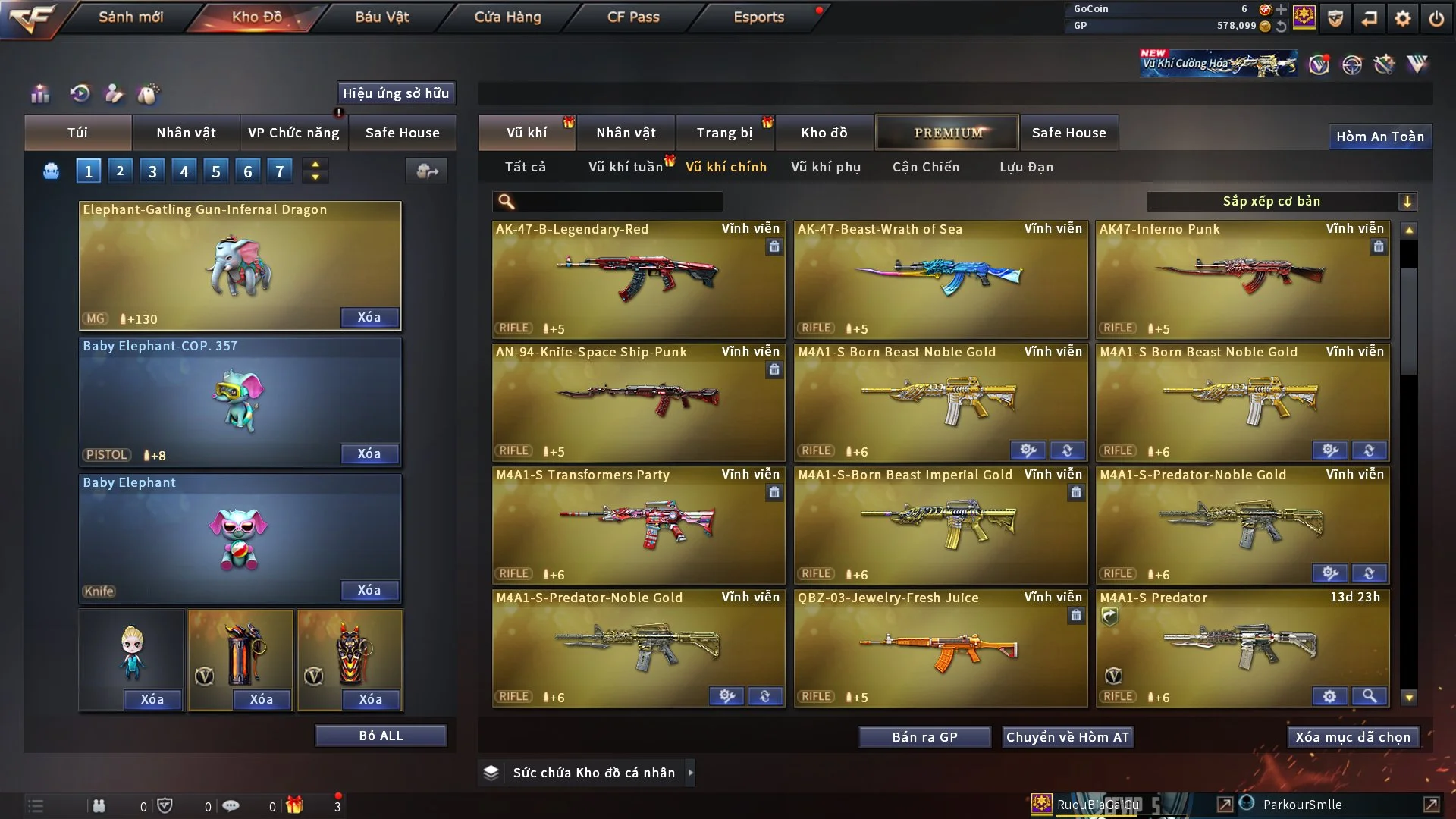Open settings with the gear icon
The image size is (1456, 819).
1403,18
